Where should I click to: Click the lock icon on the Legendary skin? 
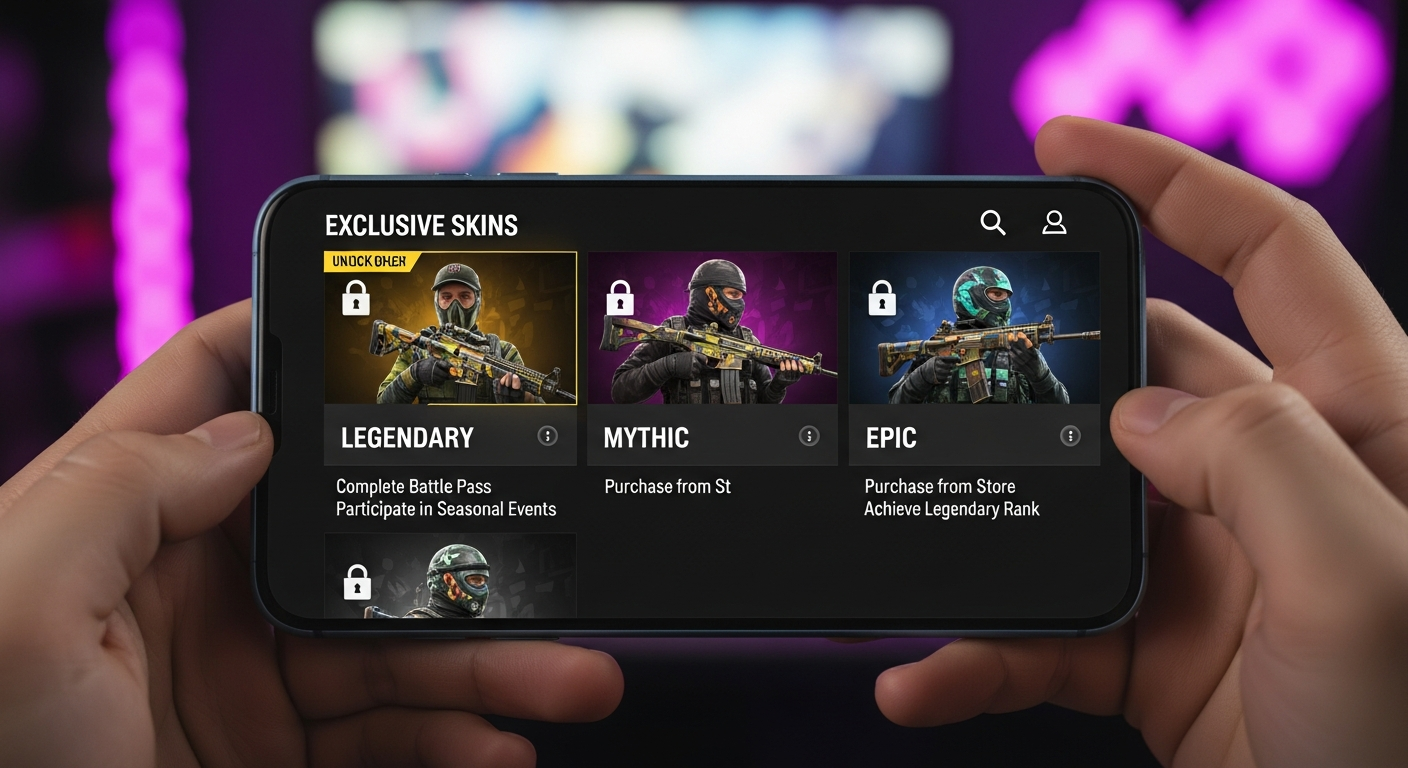(x=355, y=297)
